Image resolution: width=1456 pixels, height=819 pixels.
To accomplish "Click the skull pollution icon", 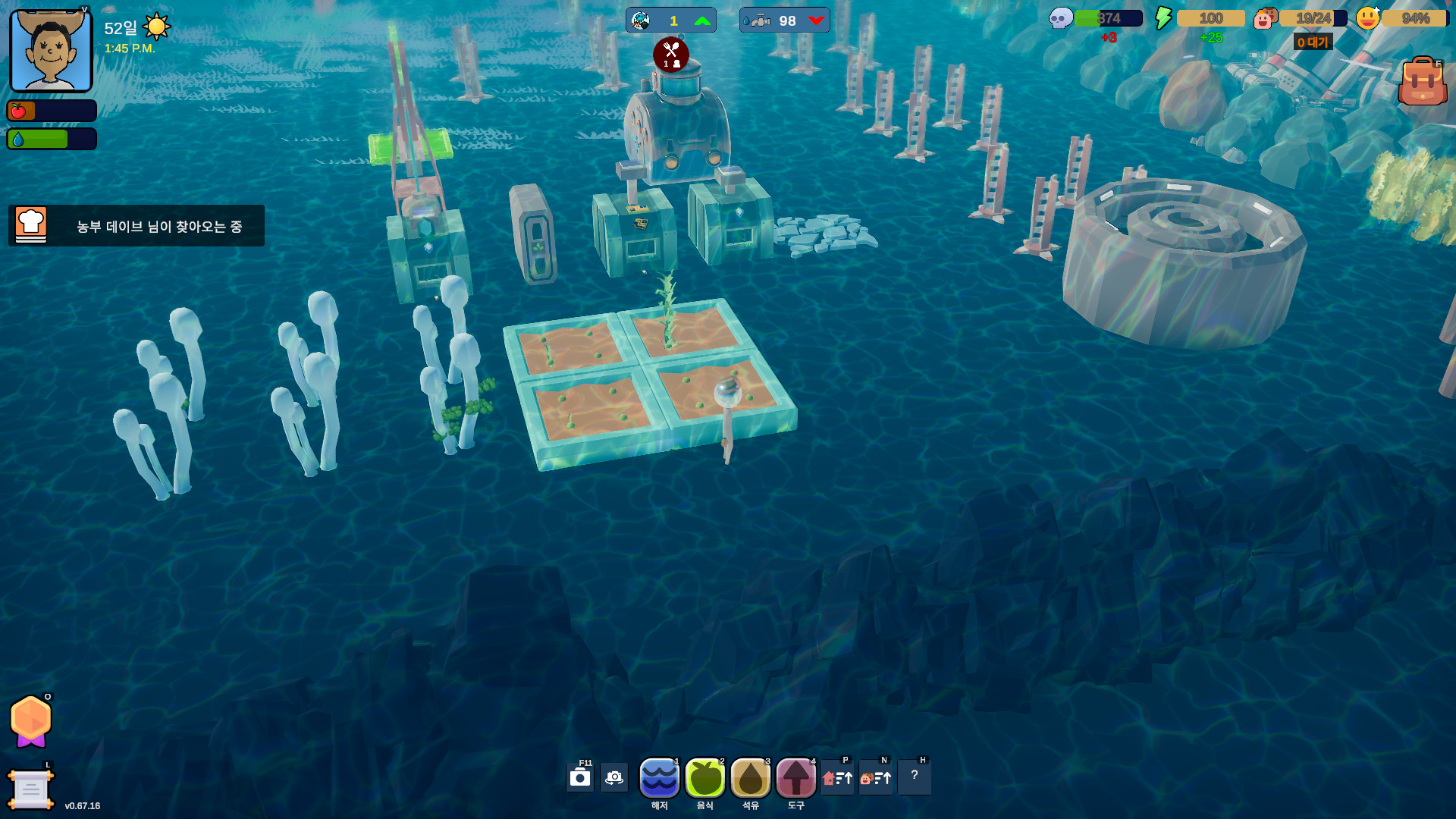I will 1060,18.
